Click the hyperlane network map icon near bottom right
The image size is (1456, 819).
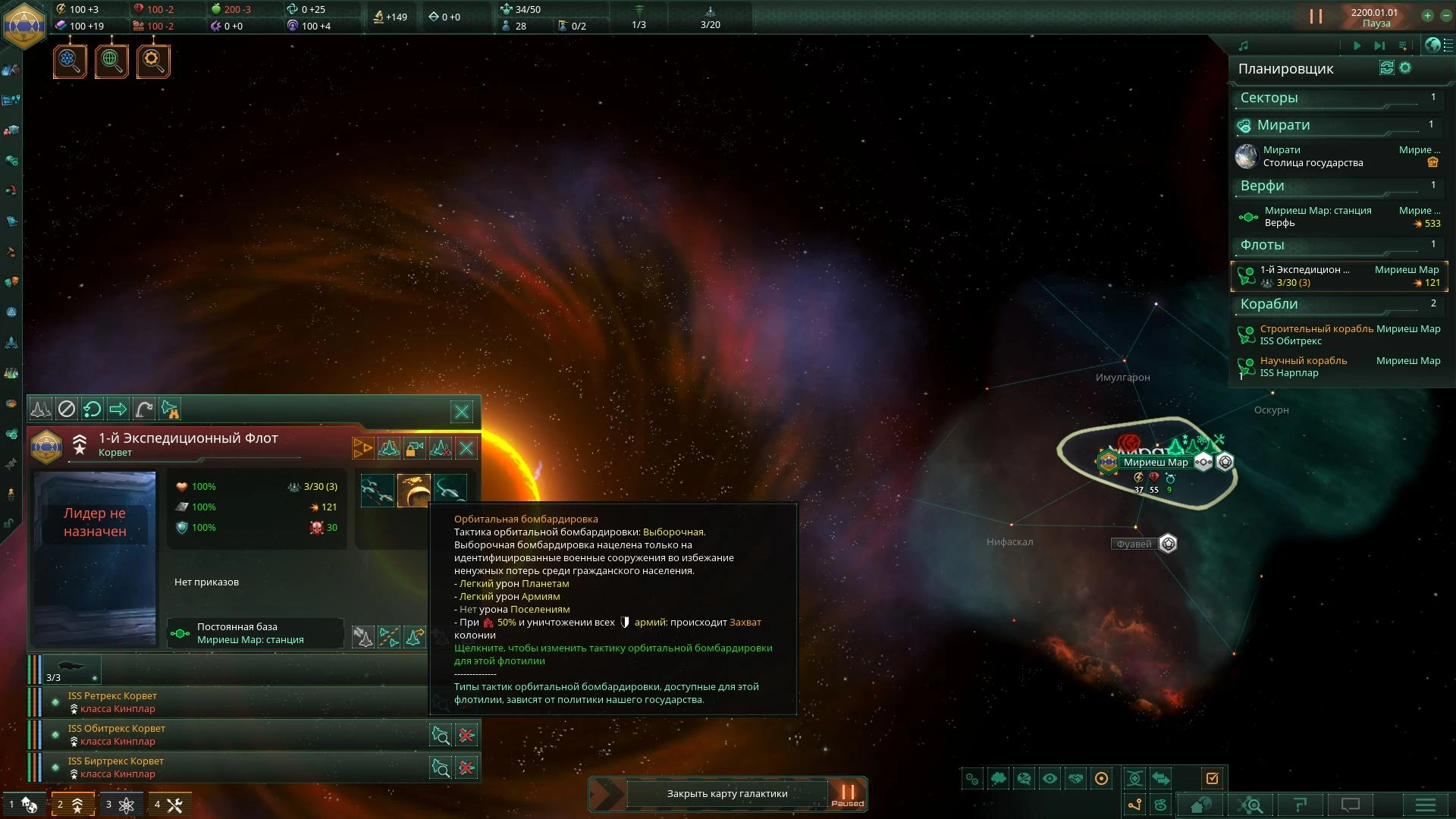1135,805
